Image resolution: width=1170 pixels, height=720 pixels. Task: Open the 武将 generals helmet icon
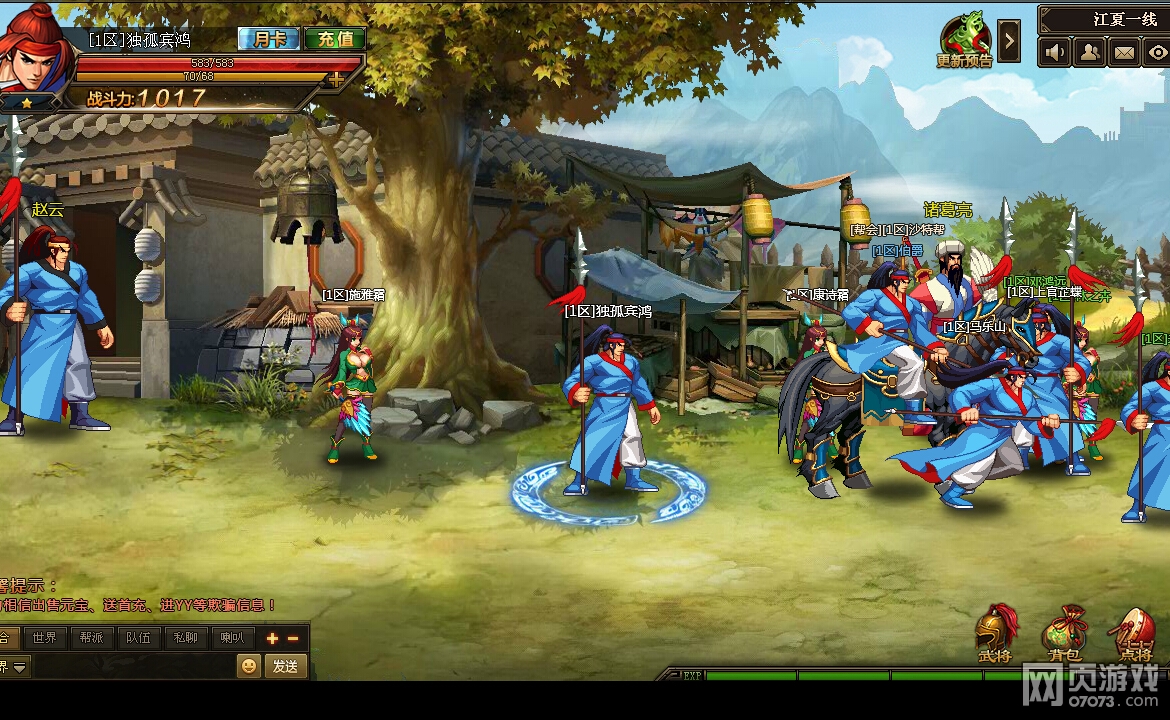click(x=995, y=634)
